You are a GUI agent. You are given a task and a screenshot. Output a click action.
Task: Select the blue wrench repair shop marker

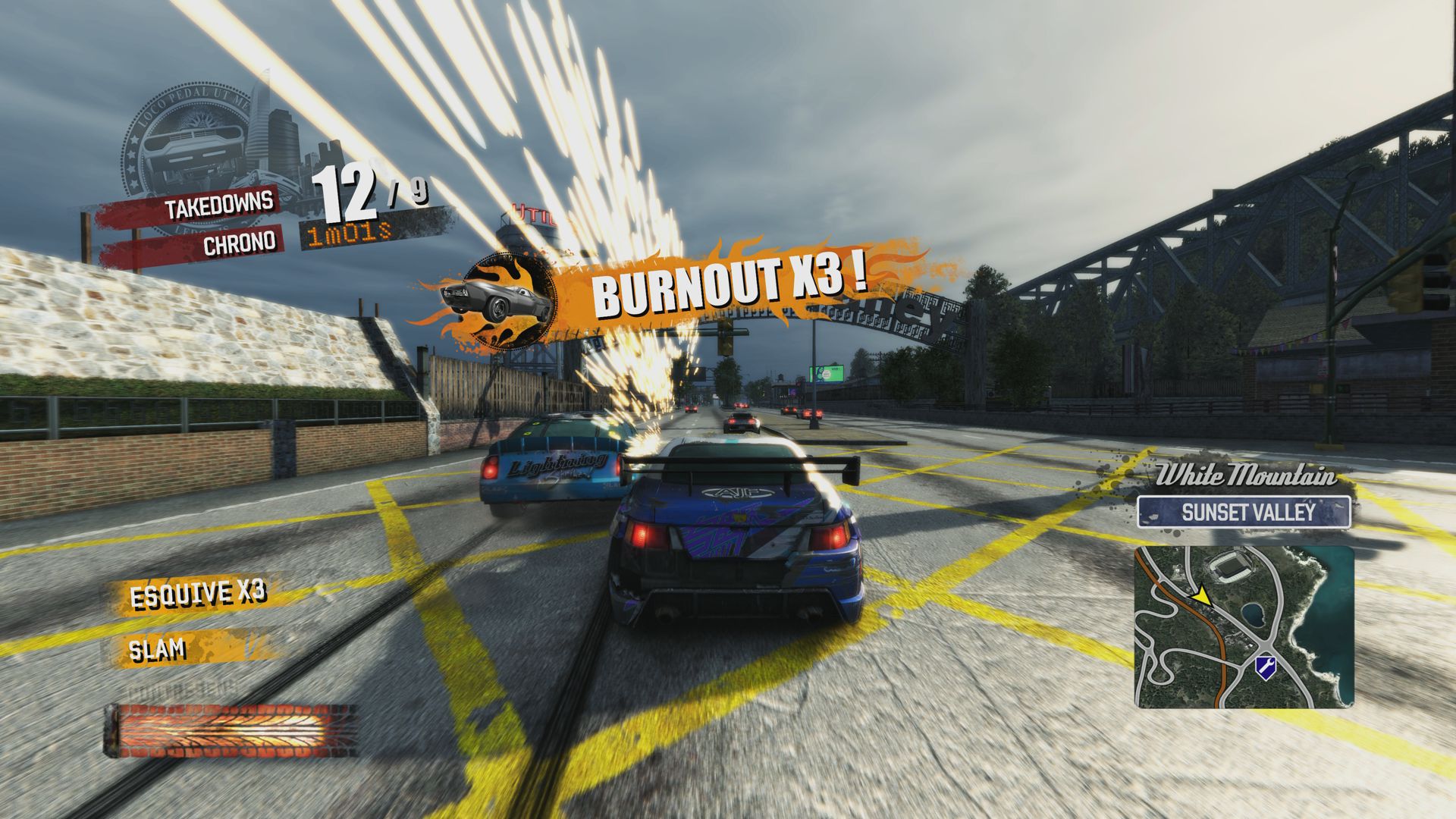[1264, 666]
